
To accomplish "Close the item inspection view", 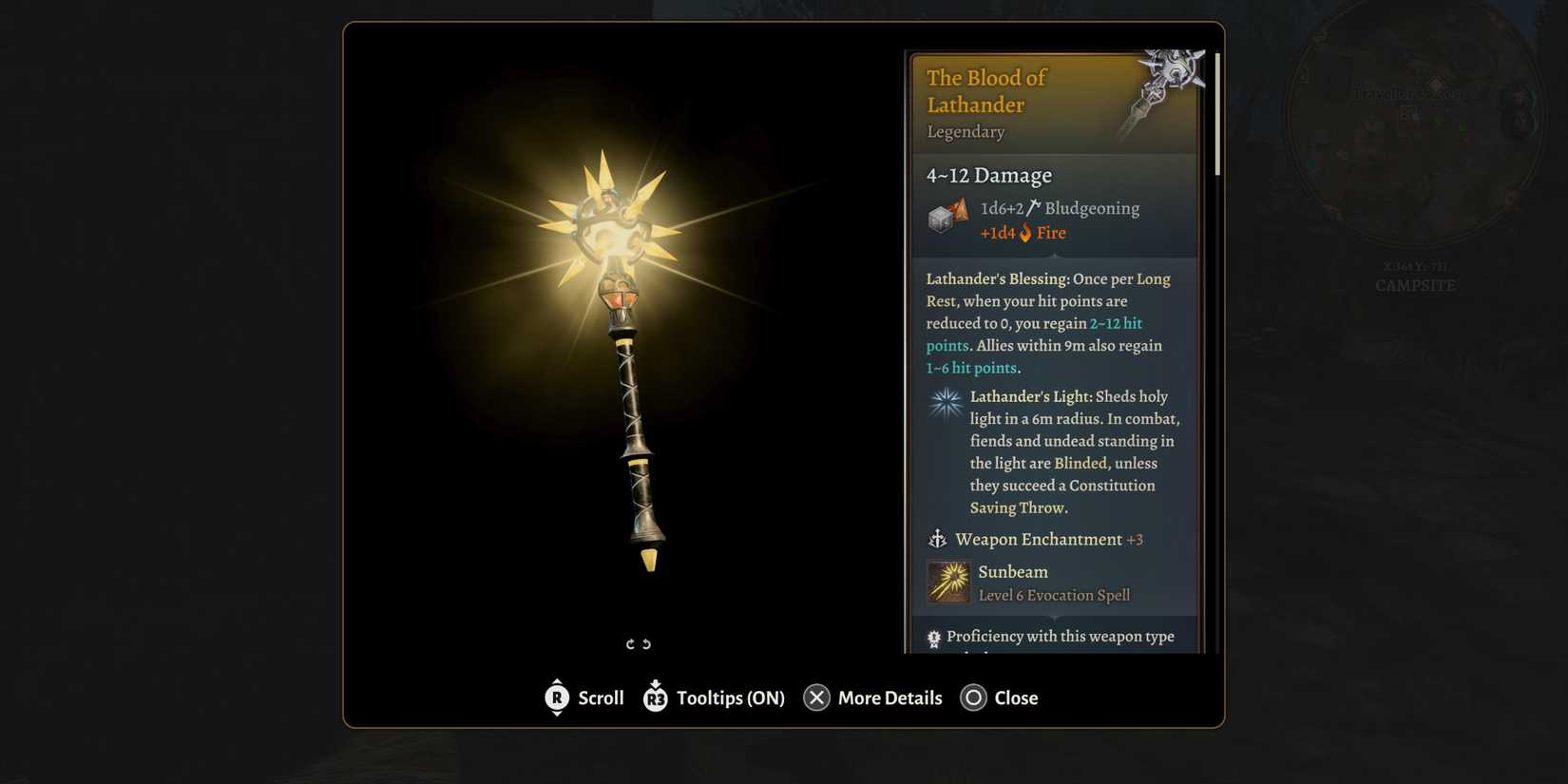I will click(1017, 698).
